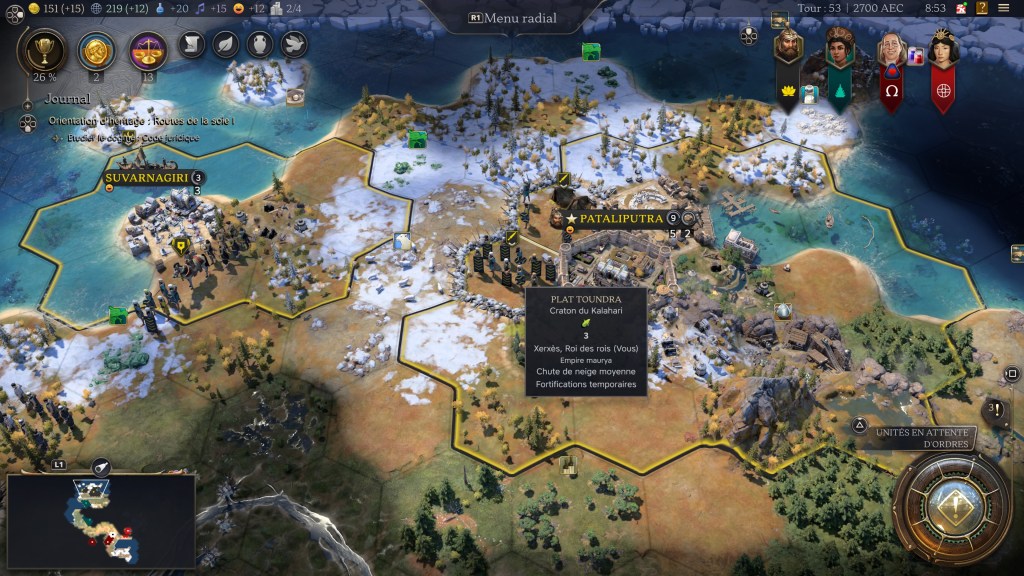The image size is (1024, 576).
Task: Open the civics scales icon
Action: (x=148, y=47)
